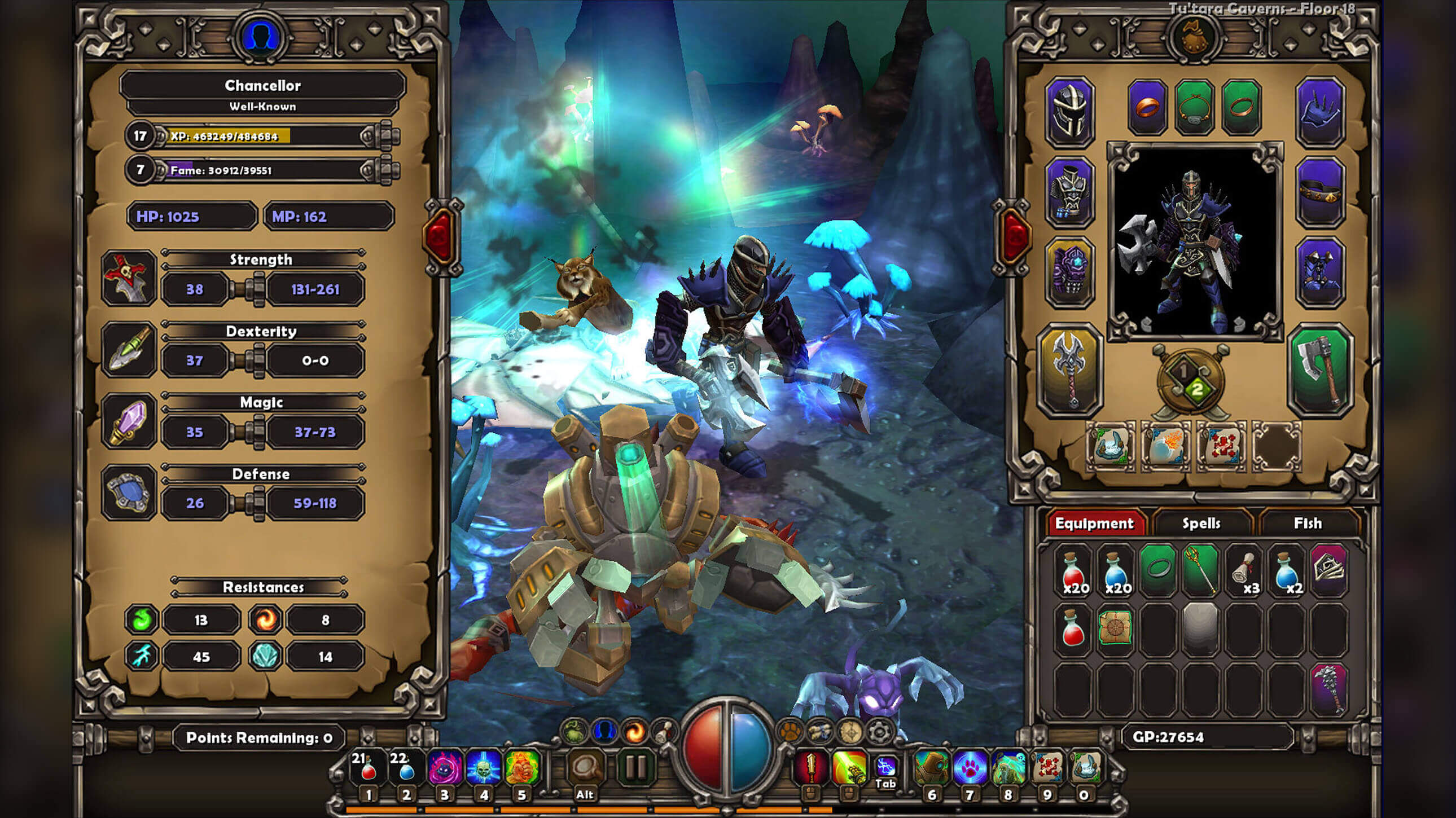The image size is (1456, 818).
Task: Select the pet skill in hotbar slot 7
Action: (x=971, y=767)
